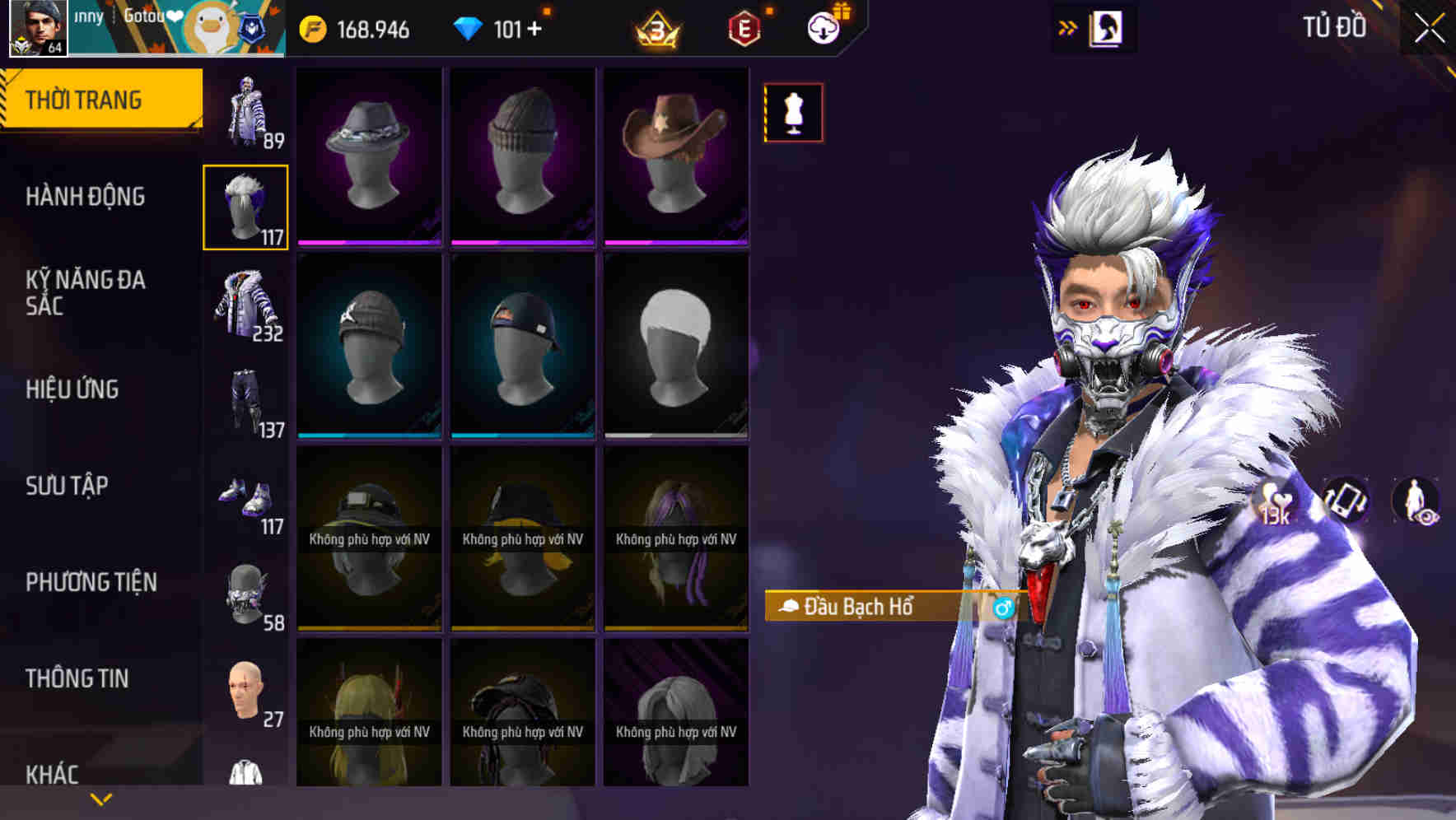Screen dimensions: 1456x820
Task: Open the mannequin outfit preview icon
Action: [x=792, y=113]
